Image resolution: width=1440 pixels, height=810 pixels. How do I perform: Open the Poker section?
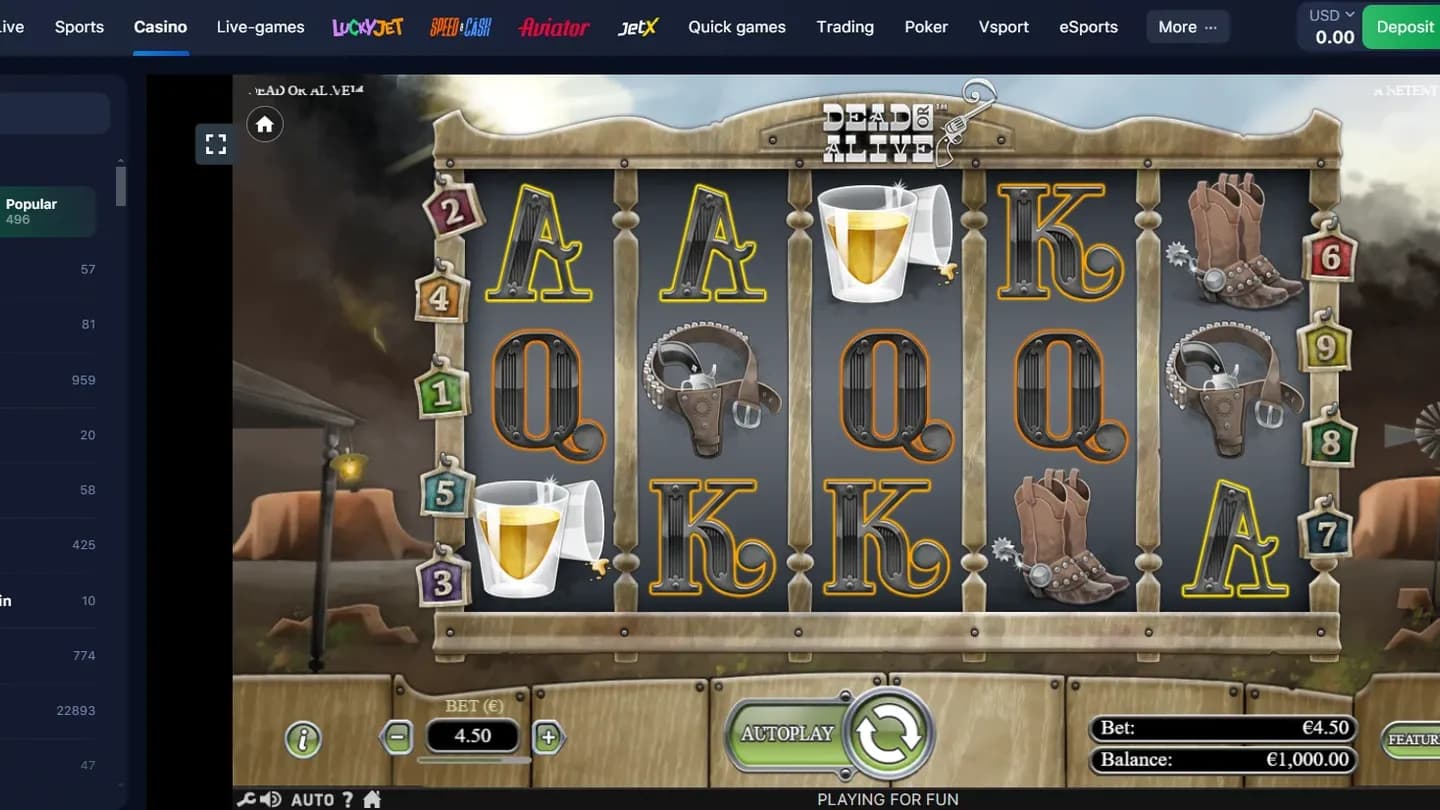click(926, 27)
